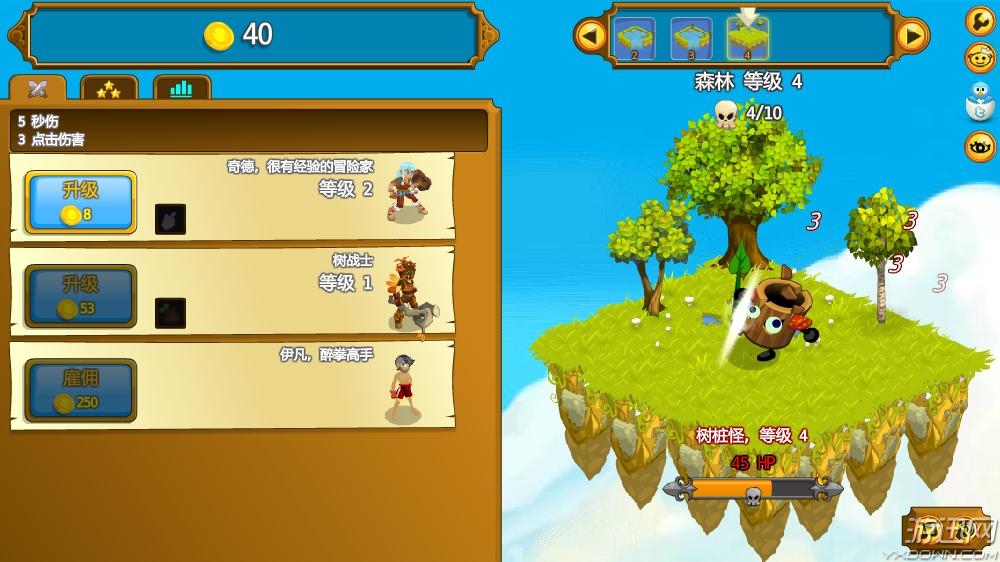Open the stars tab
This screenshot has height=562, width=1000.
108,89
